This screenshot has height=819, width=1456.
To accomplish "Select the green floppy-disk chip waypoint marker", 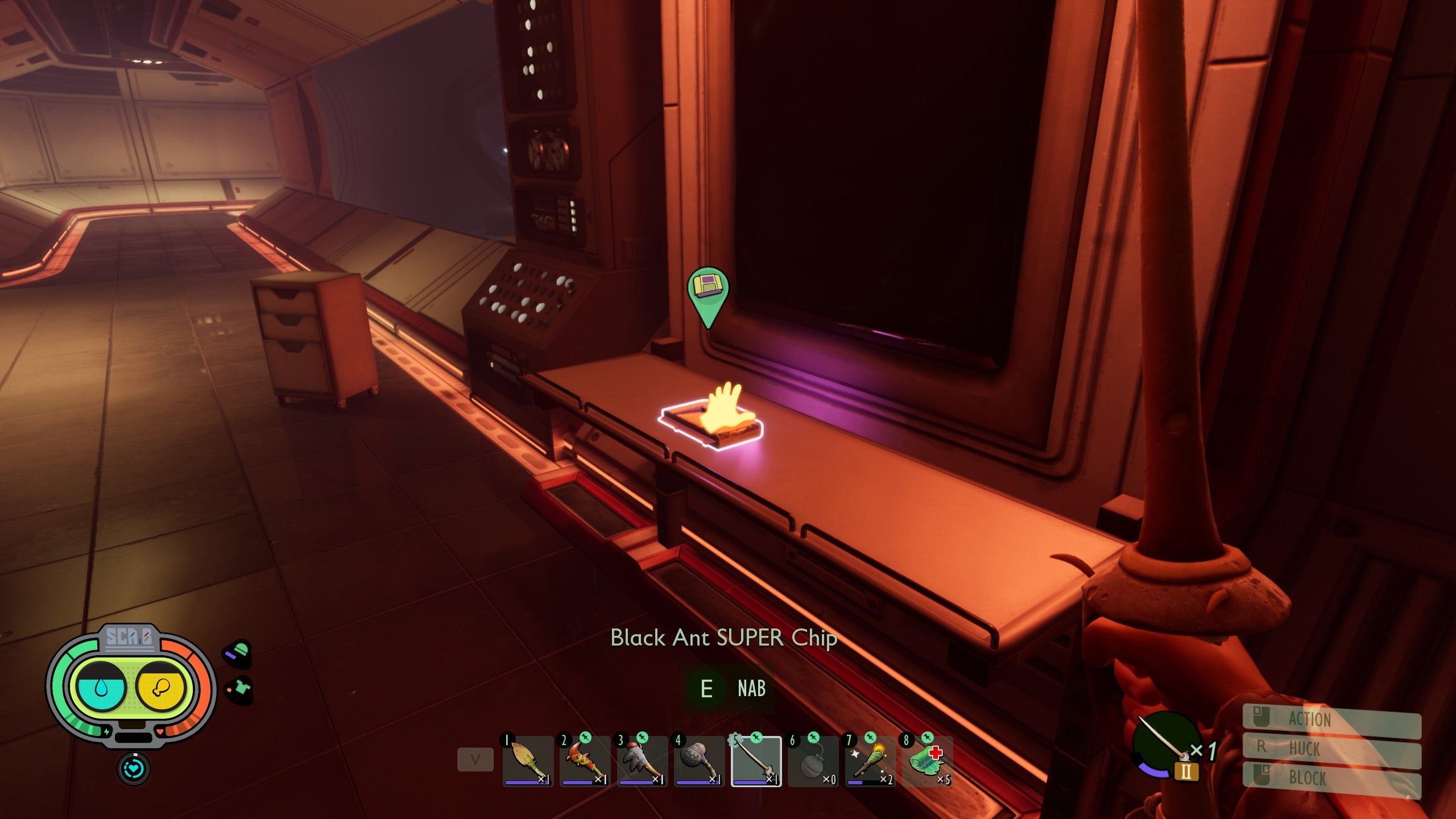I will [x=708, y=290].
